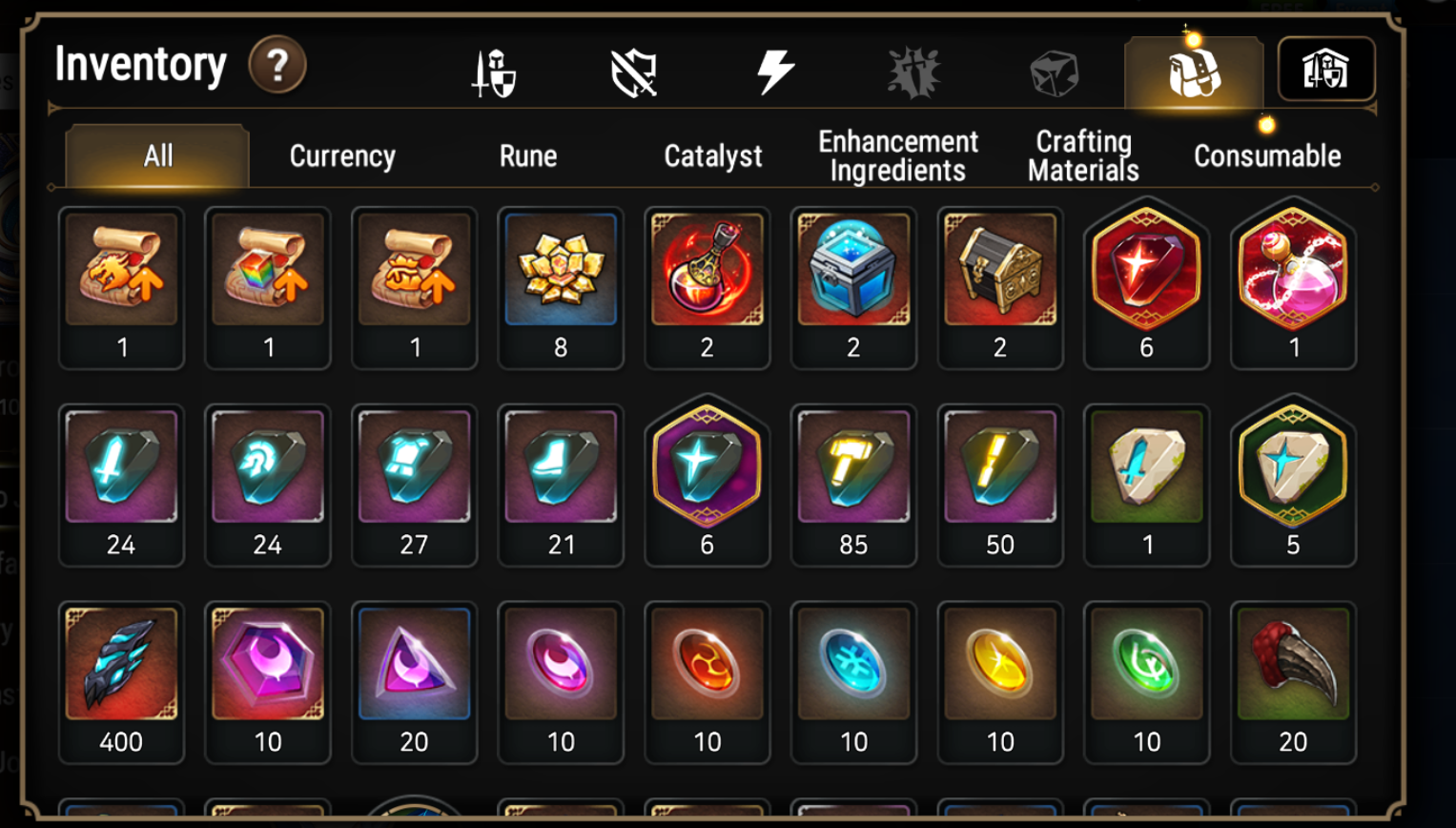Open the fortress storage icon at top right

coord(1326,69)
